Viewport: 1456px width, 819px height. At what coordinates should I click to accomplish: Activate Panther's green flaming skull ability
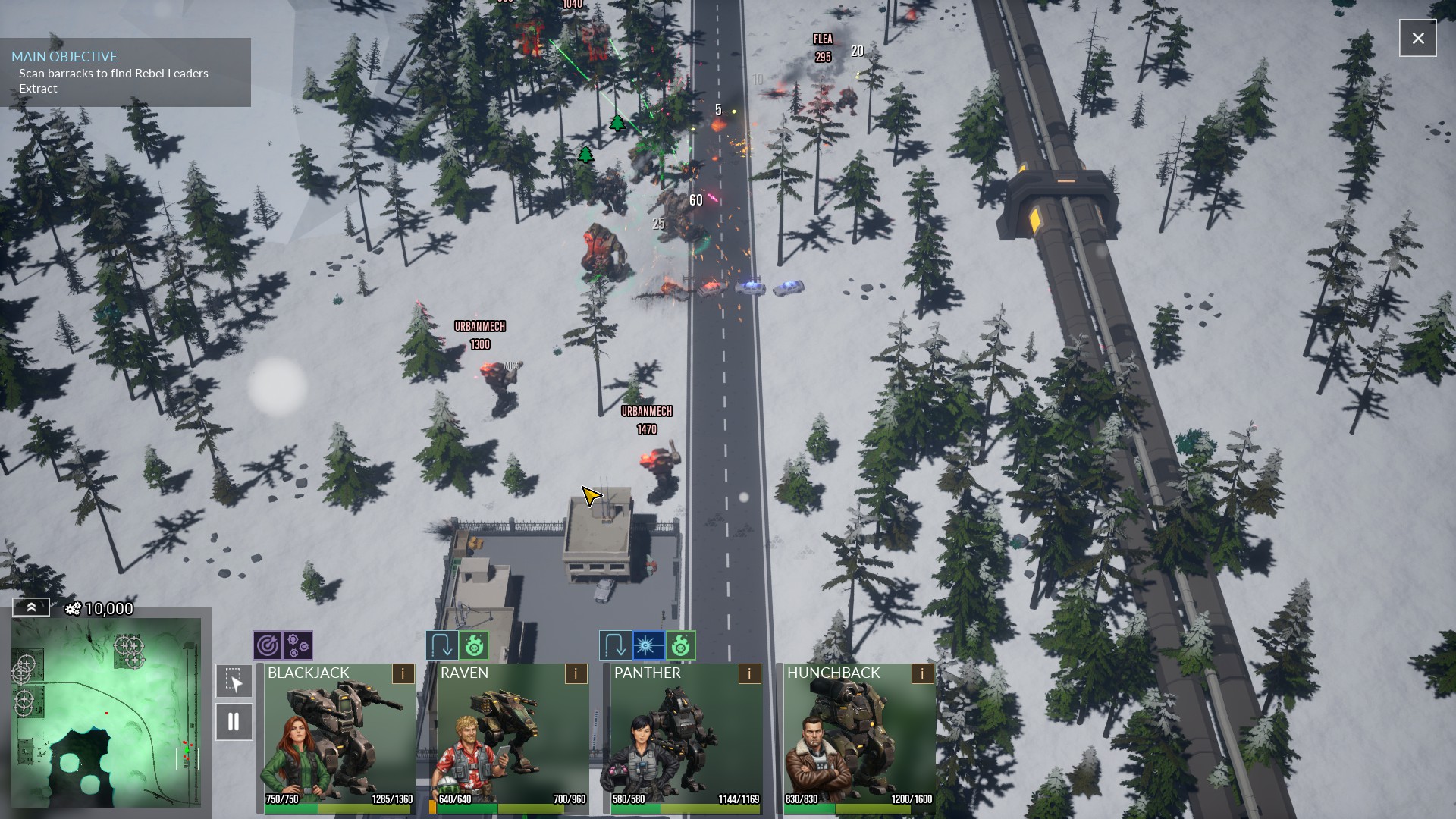pos(680,646)
